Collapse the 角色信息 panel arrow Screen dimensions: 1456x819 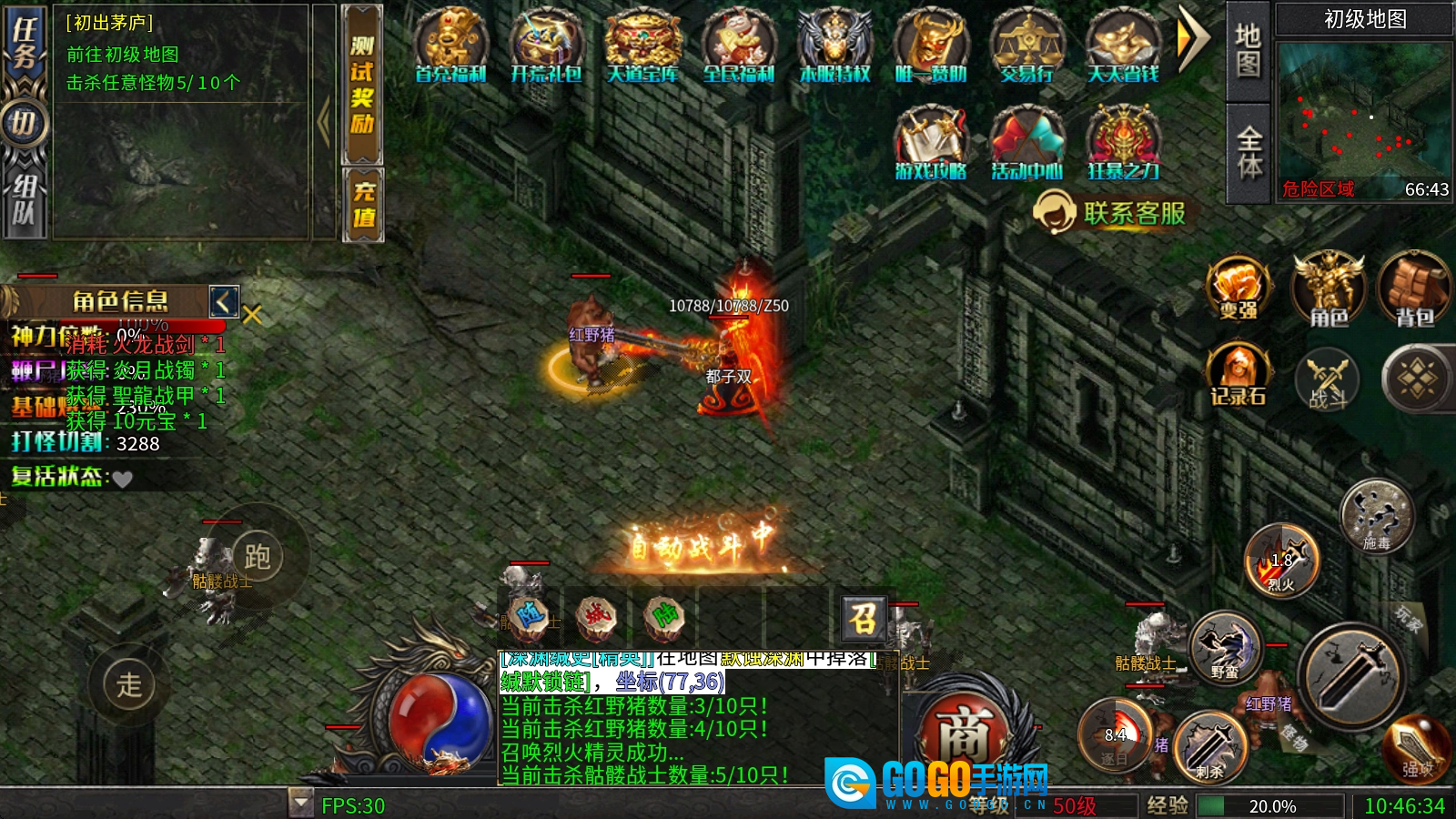click(224, 301)
